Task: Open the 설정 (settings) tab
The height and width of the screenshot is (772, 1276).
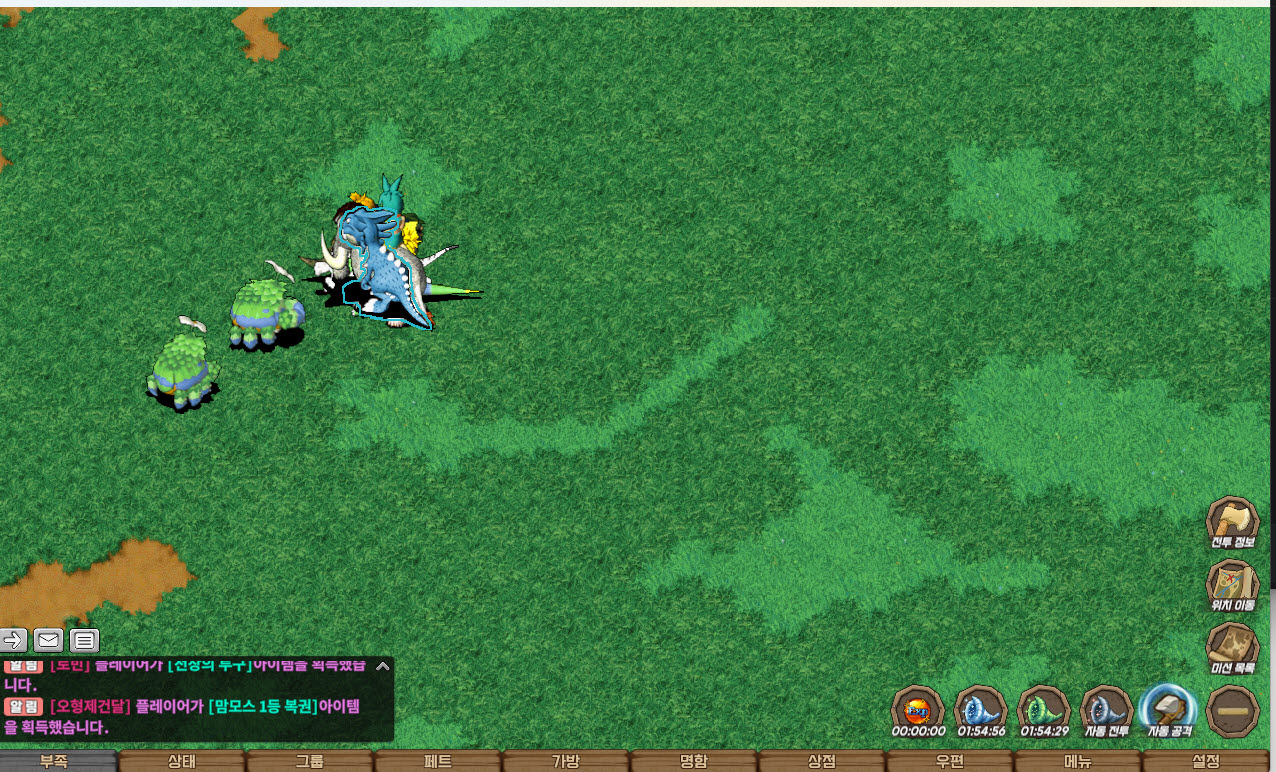Action: pos(1206,761)
